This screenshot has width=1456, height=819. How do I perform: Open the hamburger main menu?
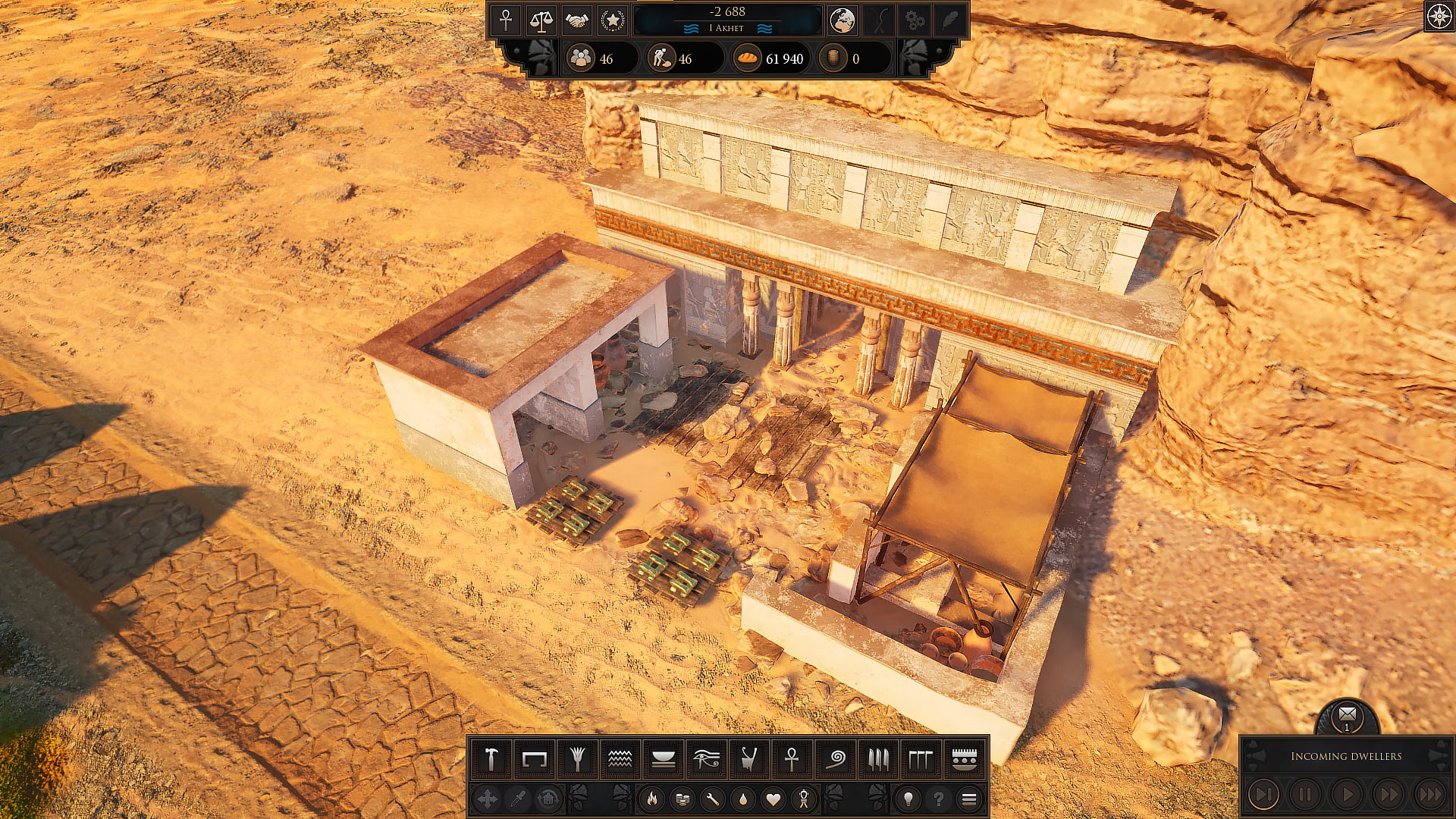pyautogui.click(x=968, y=799)
